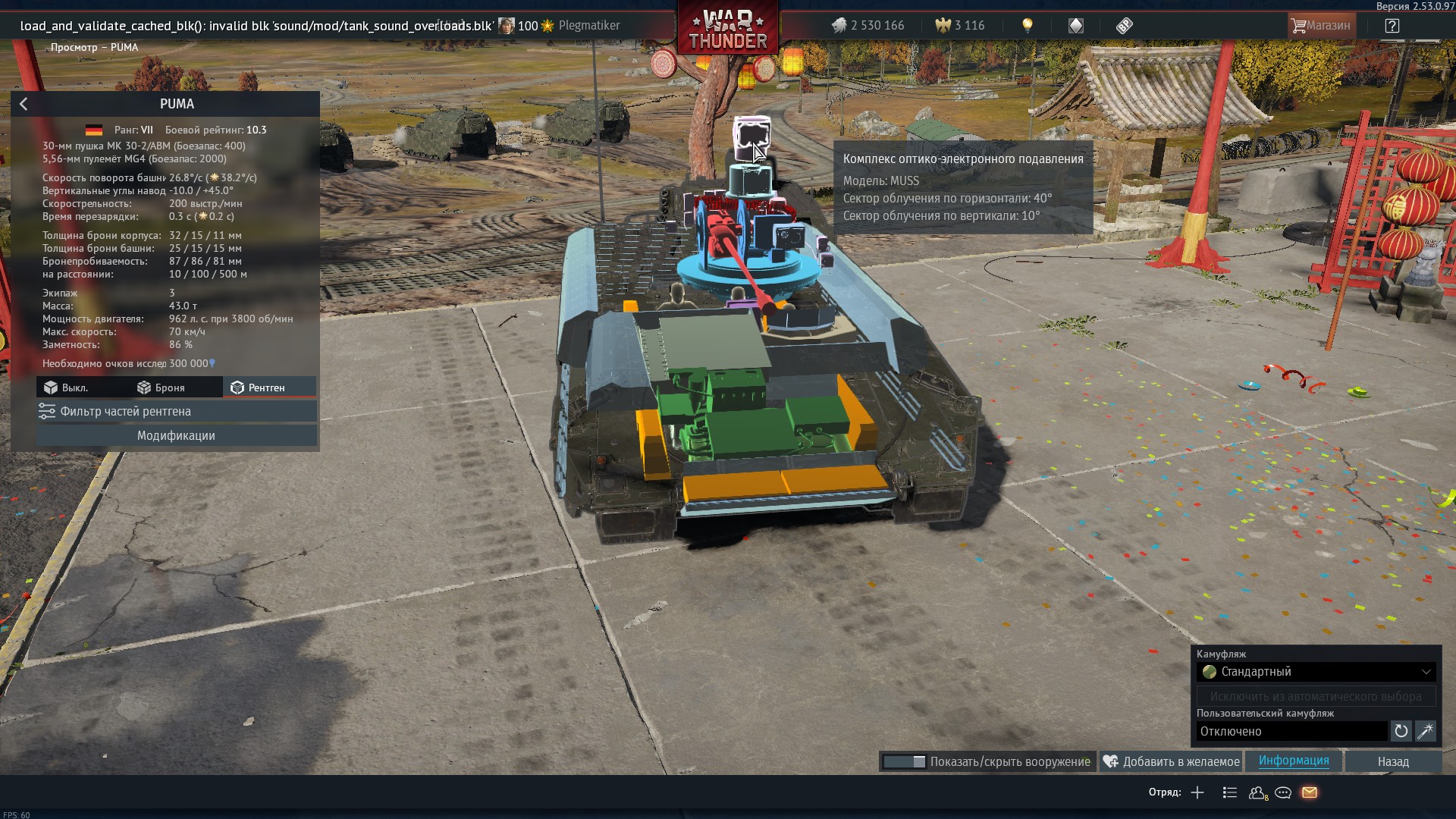1456x819 pixels.
Task: Open the Информация button
Action: pos(1293,761)
